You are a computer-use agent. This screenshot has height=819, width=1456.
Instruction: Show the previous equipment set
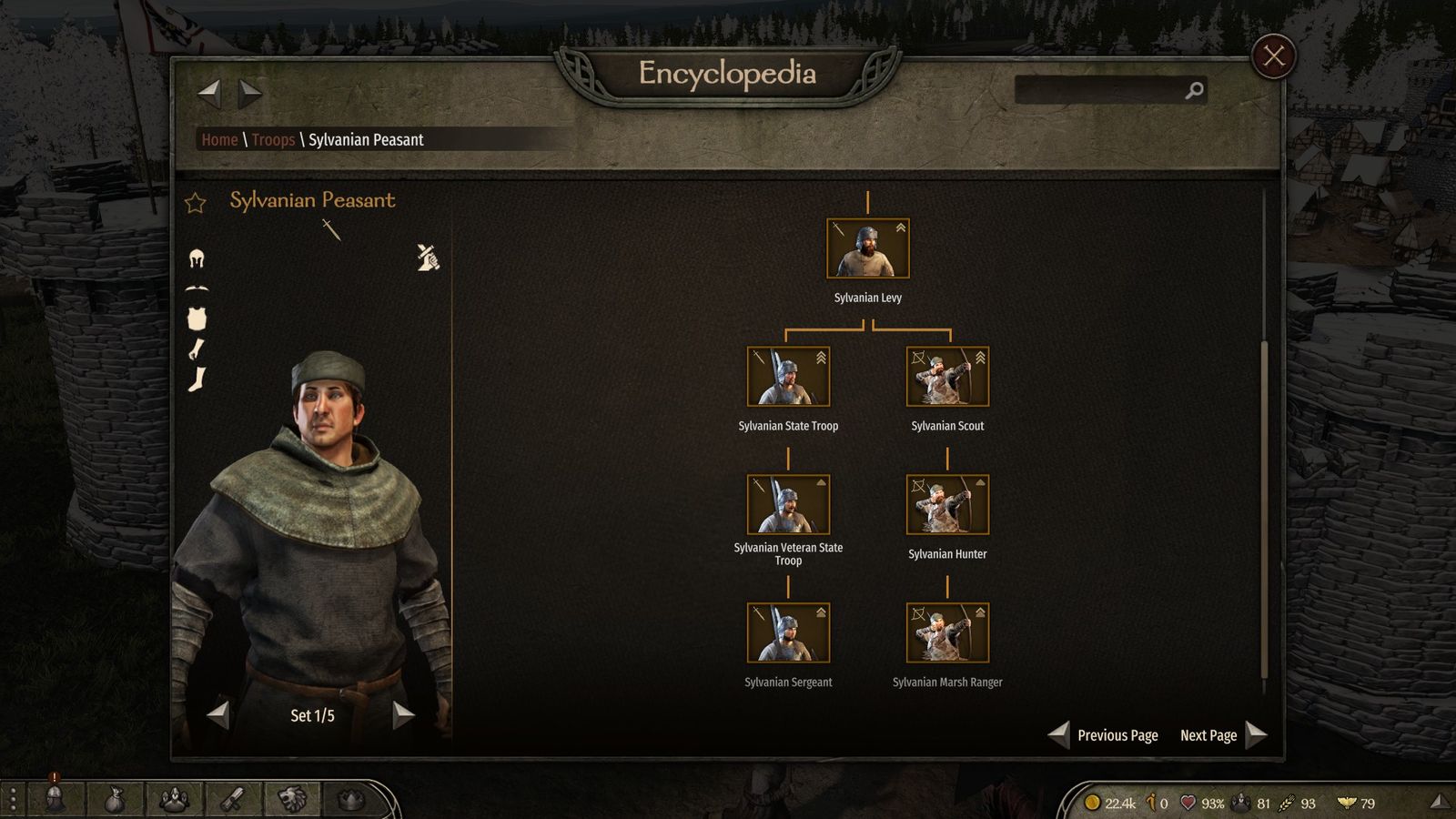tap(218, 715)
